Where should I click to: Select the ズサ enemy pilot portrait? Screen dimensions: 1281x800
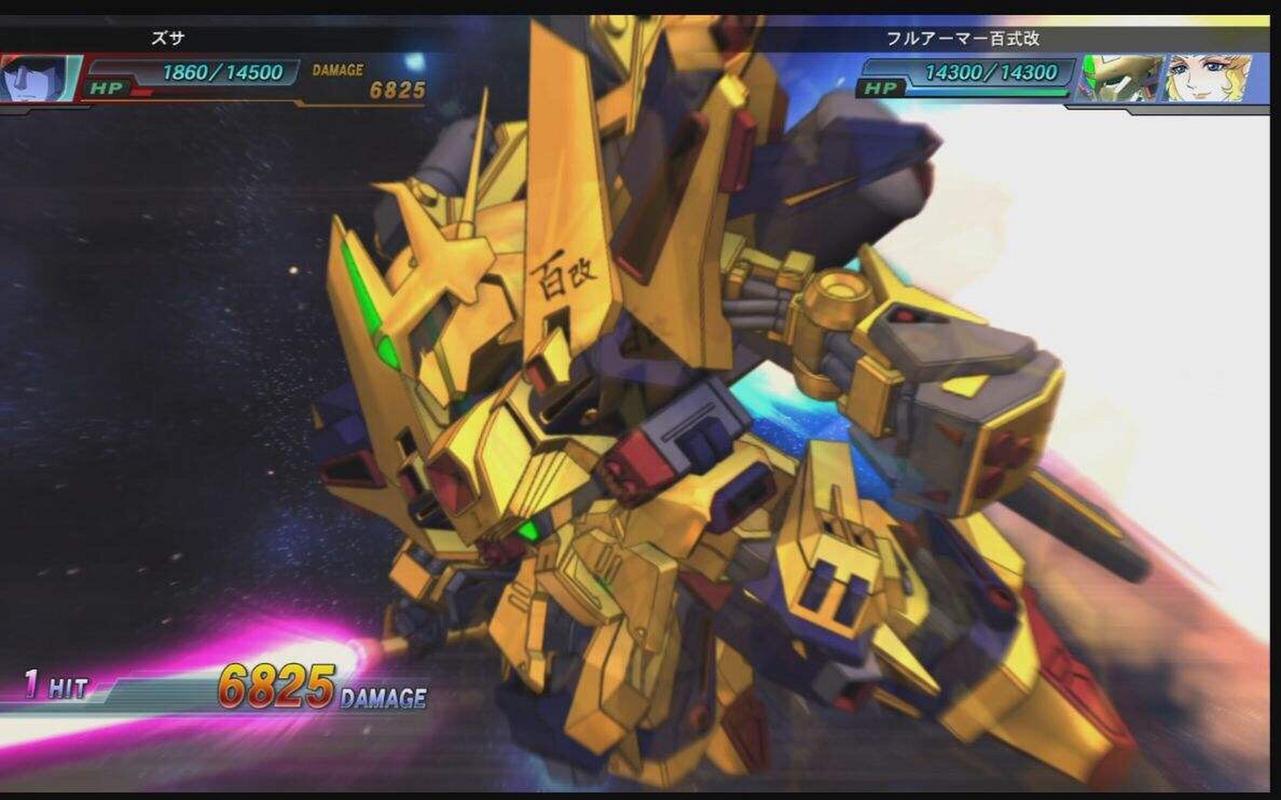pos(38,78)
